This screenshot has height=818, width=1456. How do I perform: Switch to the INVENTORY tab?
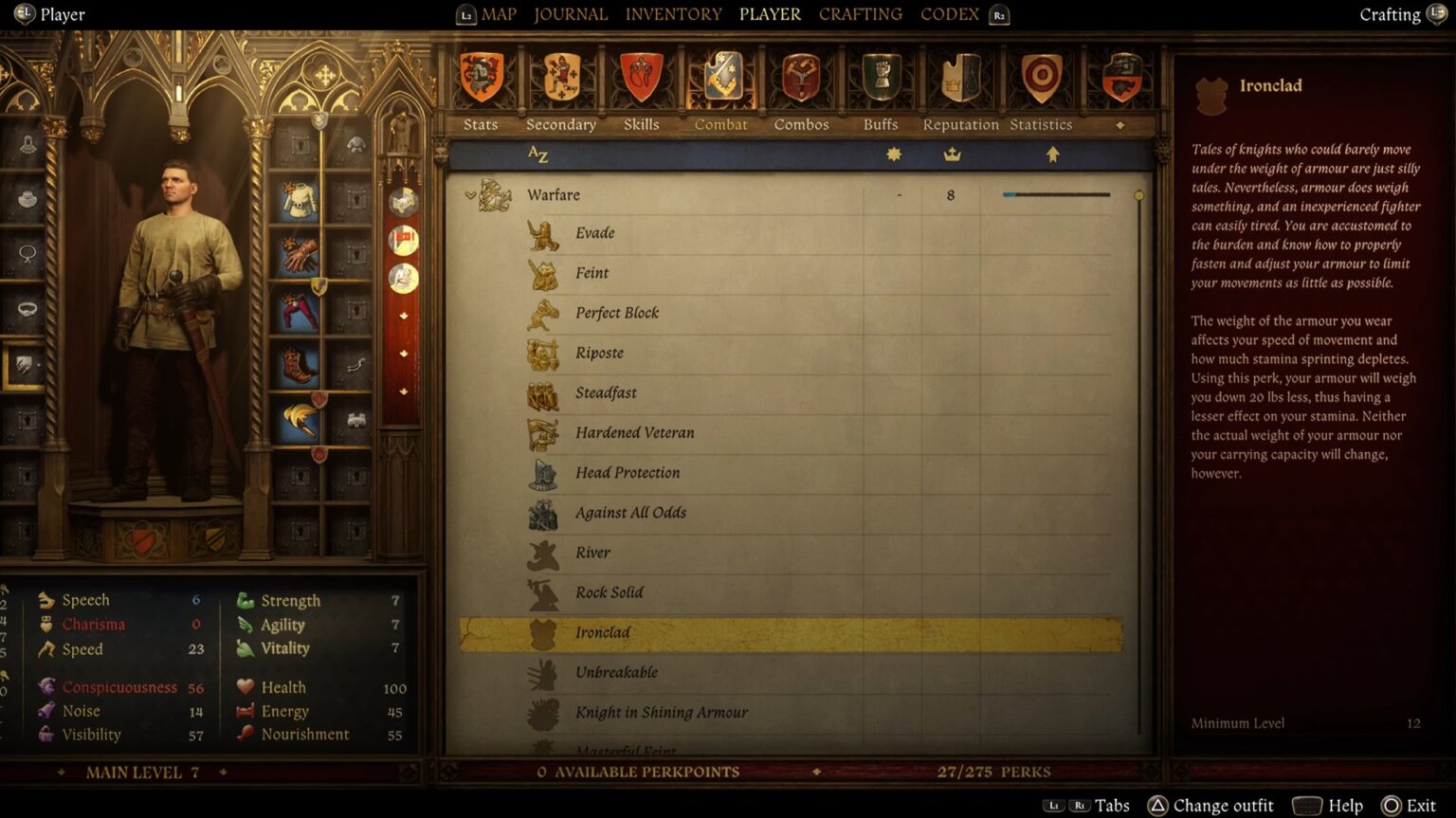pyautogui.click(x=673, y=14)
